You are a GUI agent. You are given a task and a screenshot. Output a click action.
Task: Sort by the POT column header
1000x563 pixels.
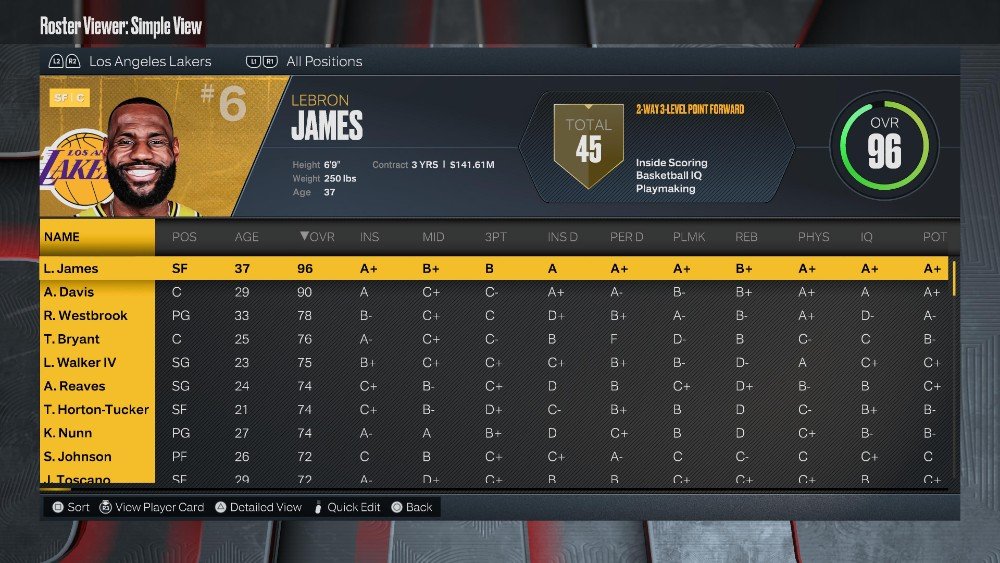[932, 237]
